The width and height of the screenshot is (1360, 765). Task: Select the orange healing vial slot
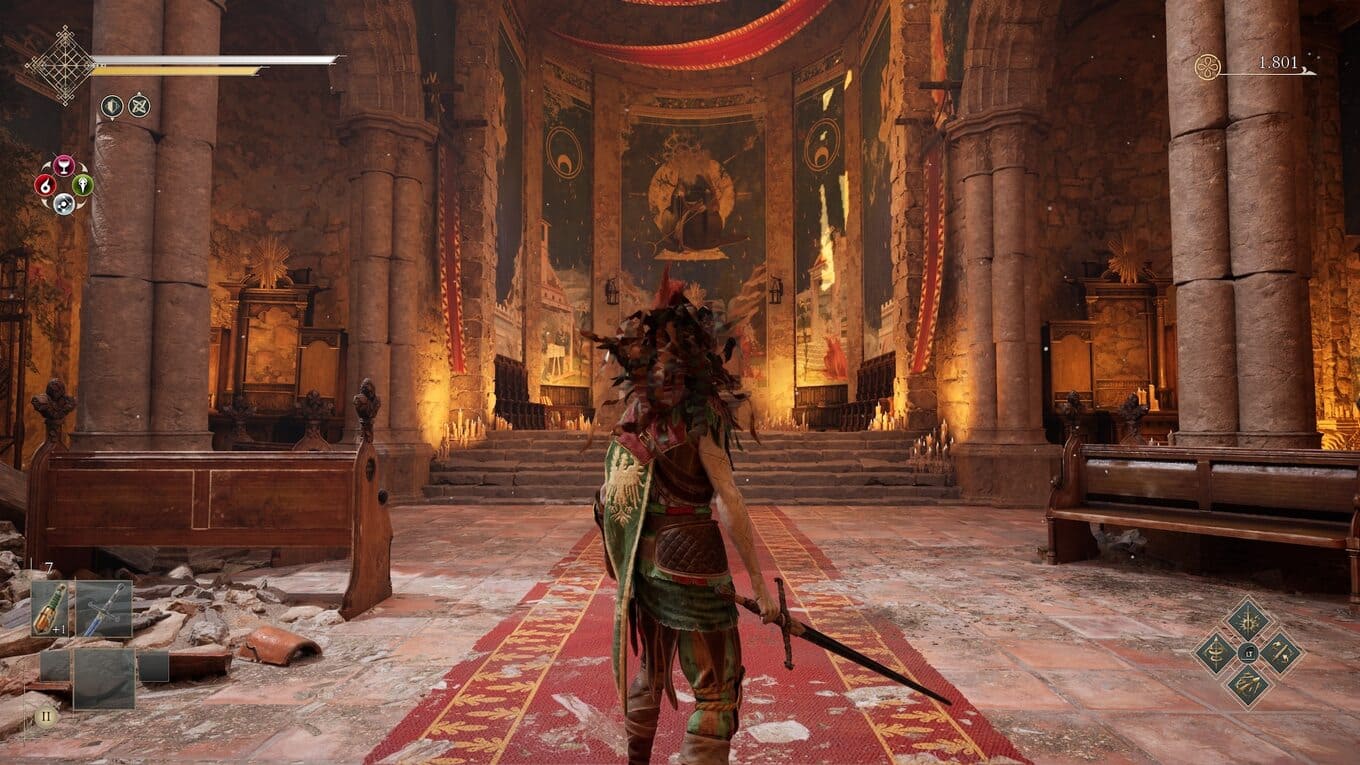[x=50, y=609]
